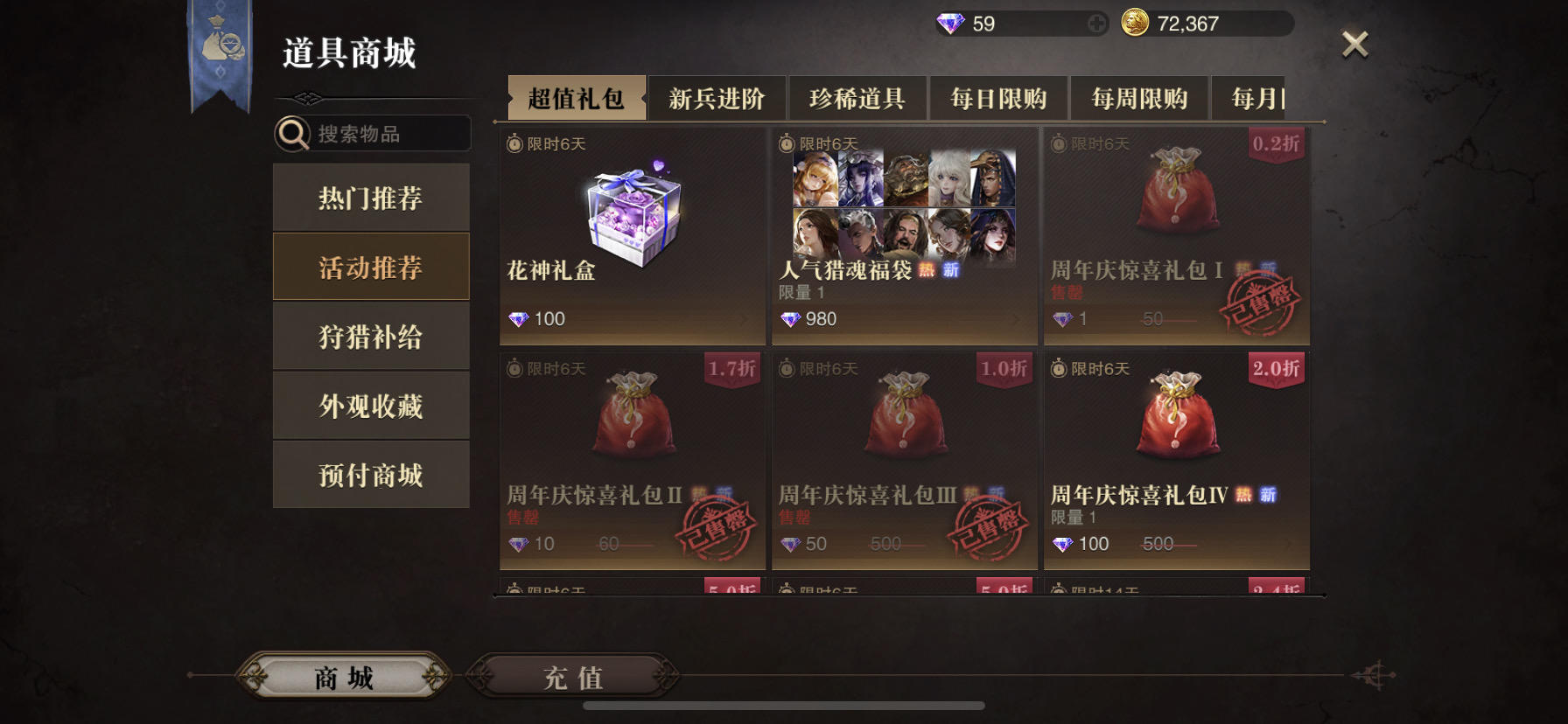Open the 珍稀道具 category
Image resolution: width=1568 pixels, height=724 pixels.
(858, 99)
